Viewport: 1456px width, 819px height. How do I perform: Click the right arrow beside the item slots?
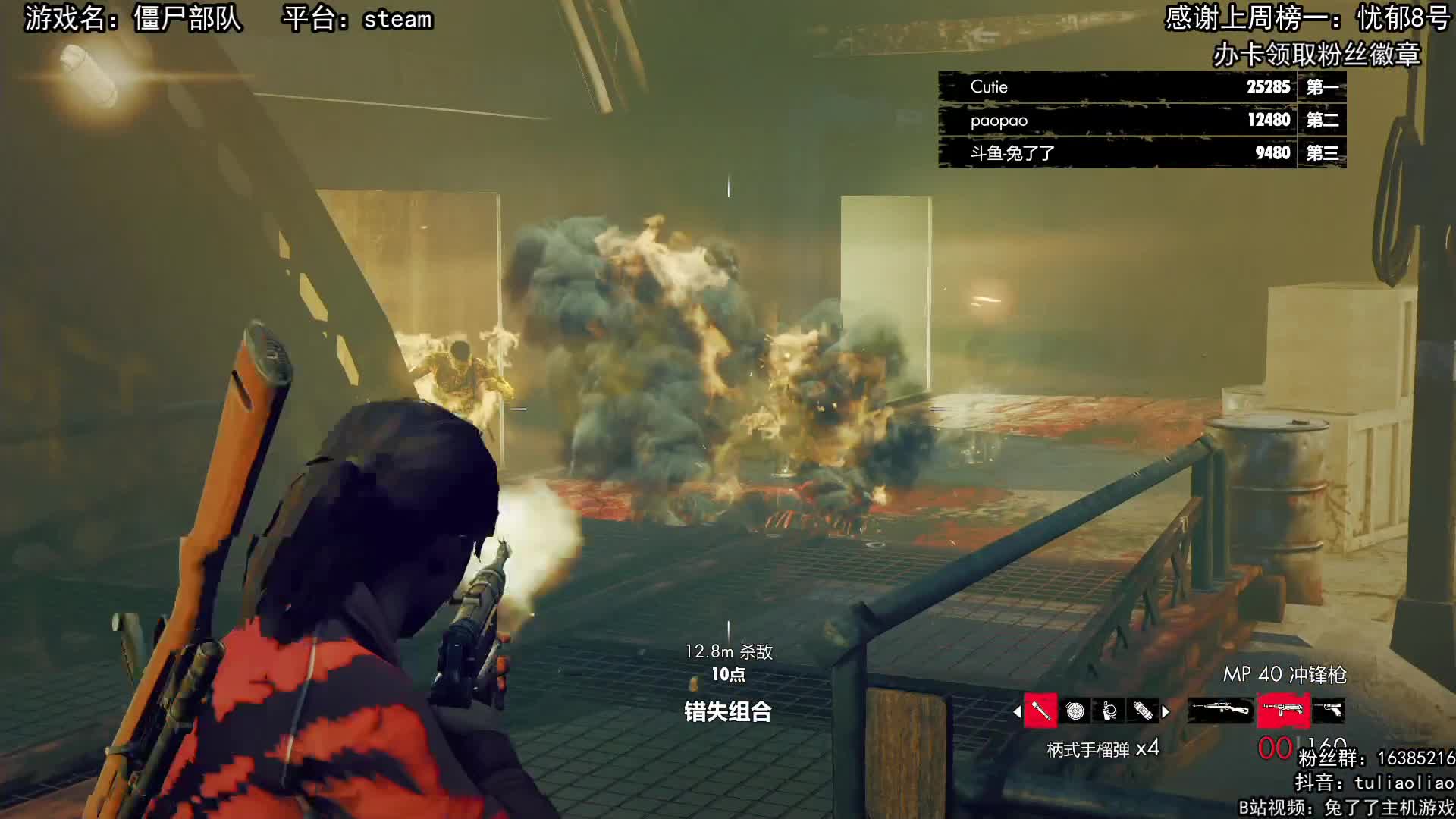(1166, 711)
